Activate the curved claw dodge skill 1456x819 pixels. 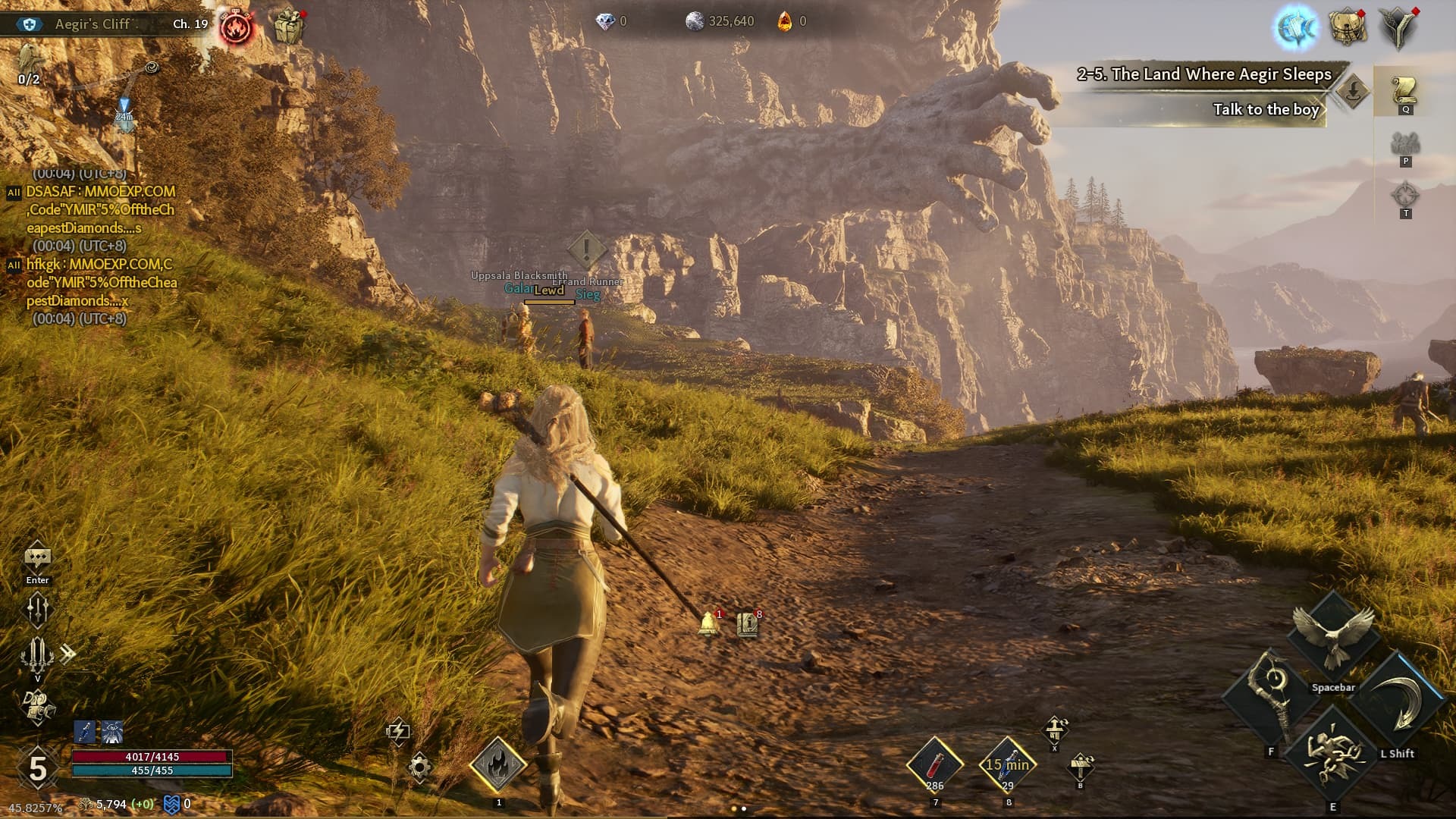1398,701
